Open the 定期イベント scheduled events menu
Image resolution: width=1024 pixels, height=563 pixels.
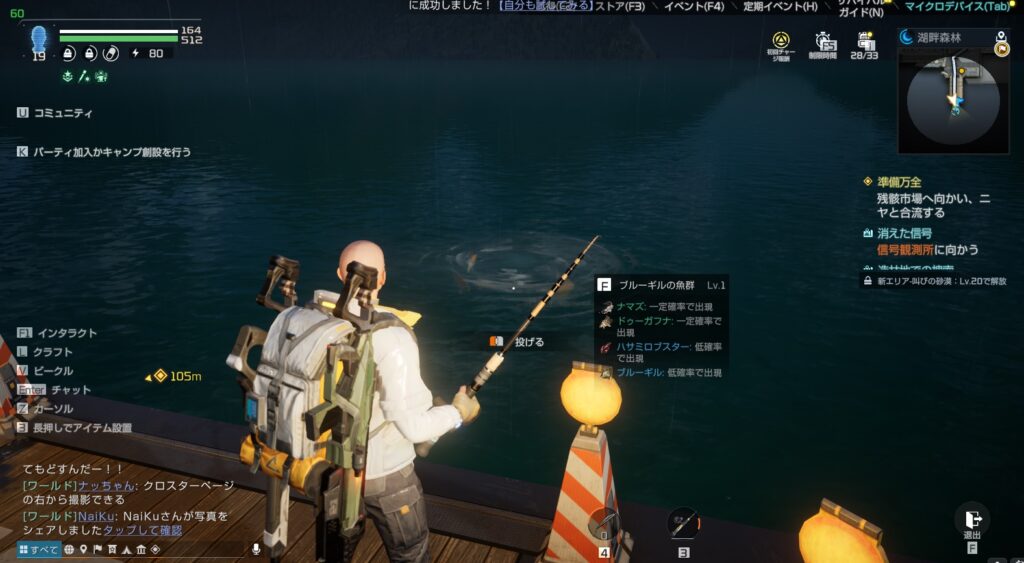pyautogui.click(x=780, y=7)
